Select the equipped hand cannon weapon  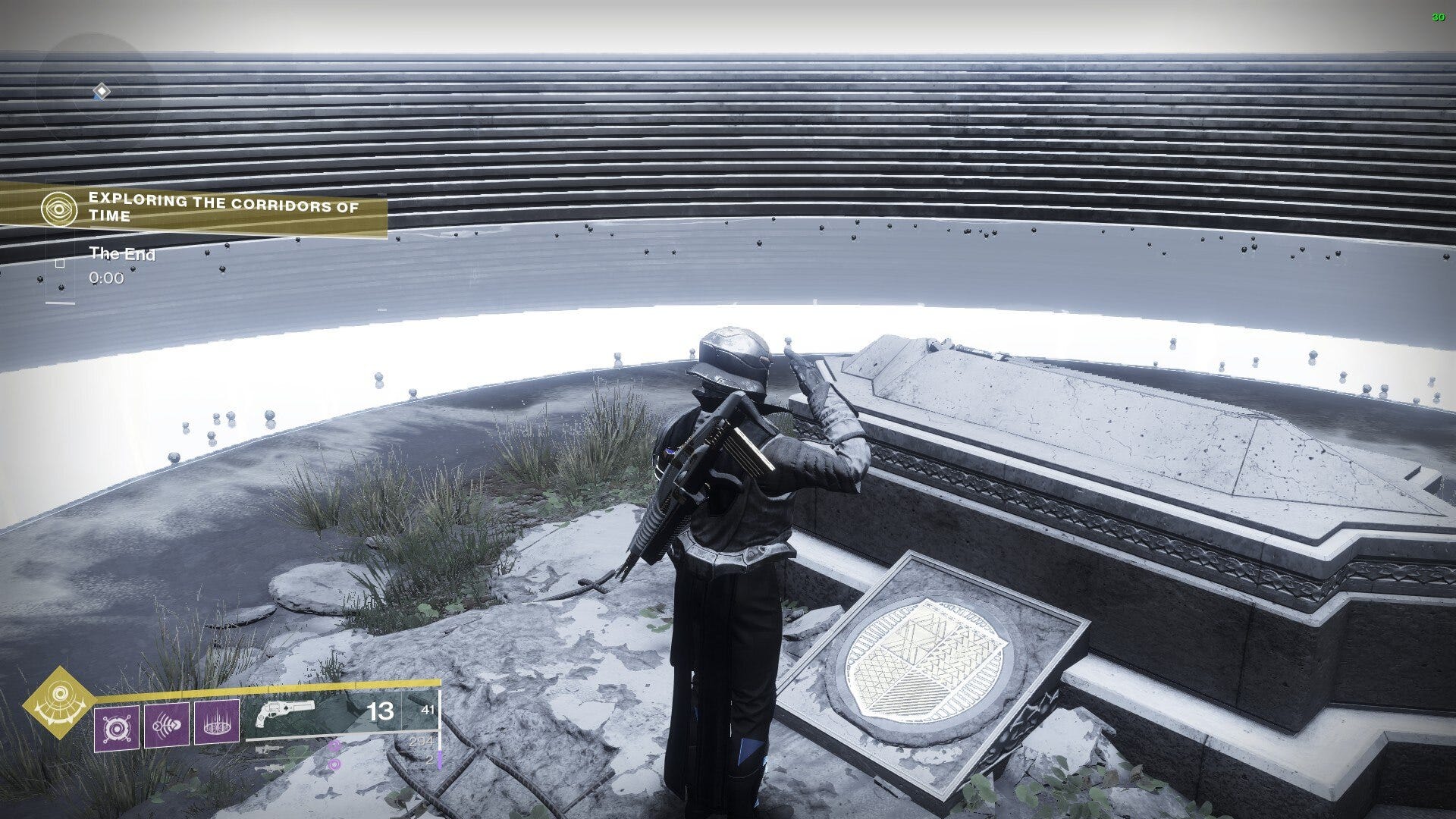(285, 714)
